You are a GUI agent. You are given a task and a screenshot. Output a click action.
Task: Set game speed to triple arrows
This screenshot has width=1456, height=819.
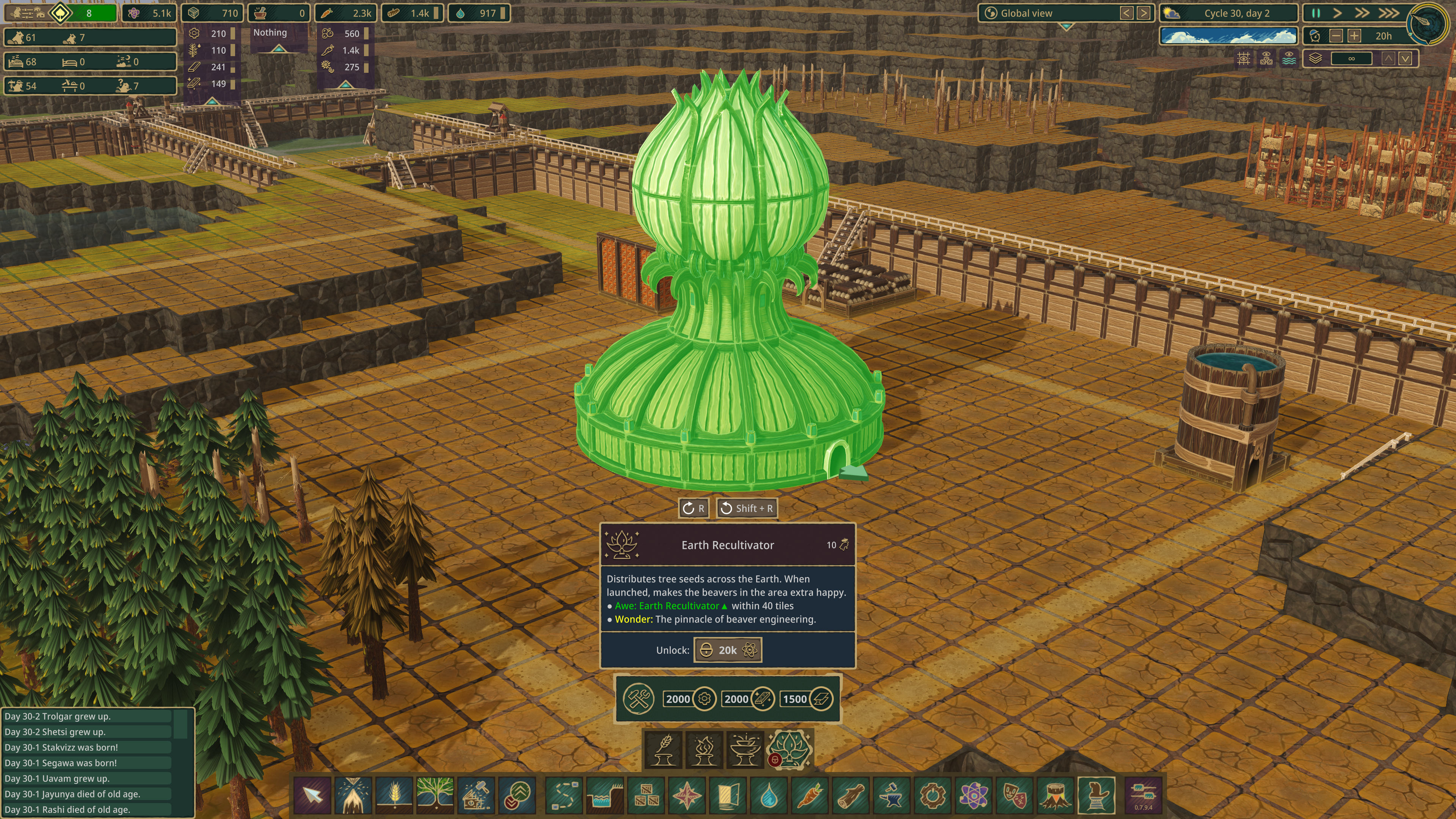click(1389, 13)
